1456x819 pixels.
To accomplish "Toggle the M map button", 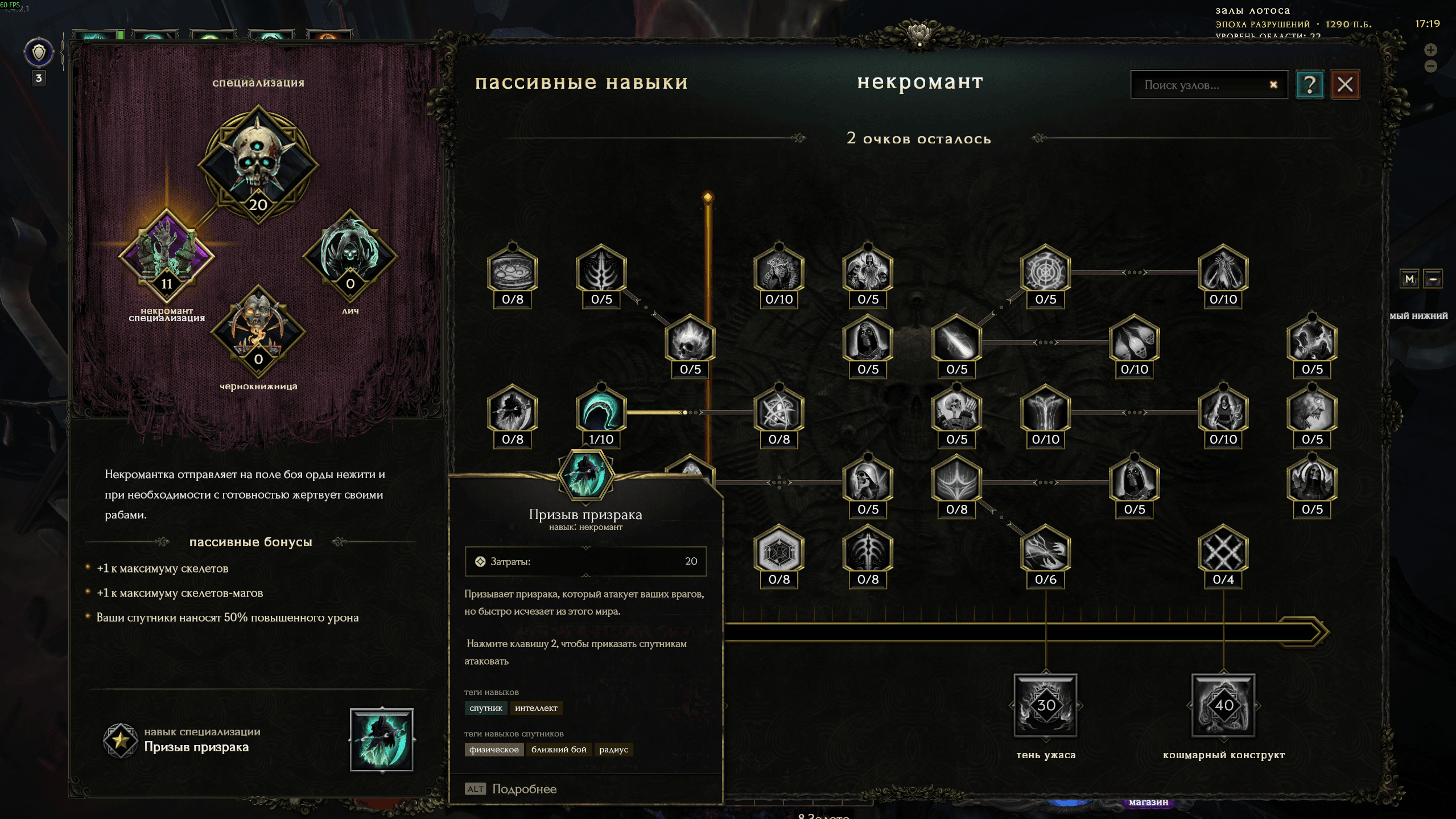I will [x=1409, y=279].
